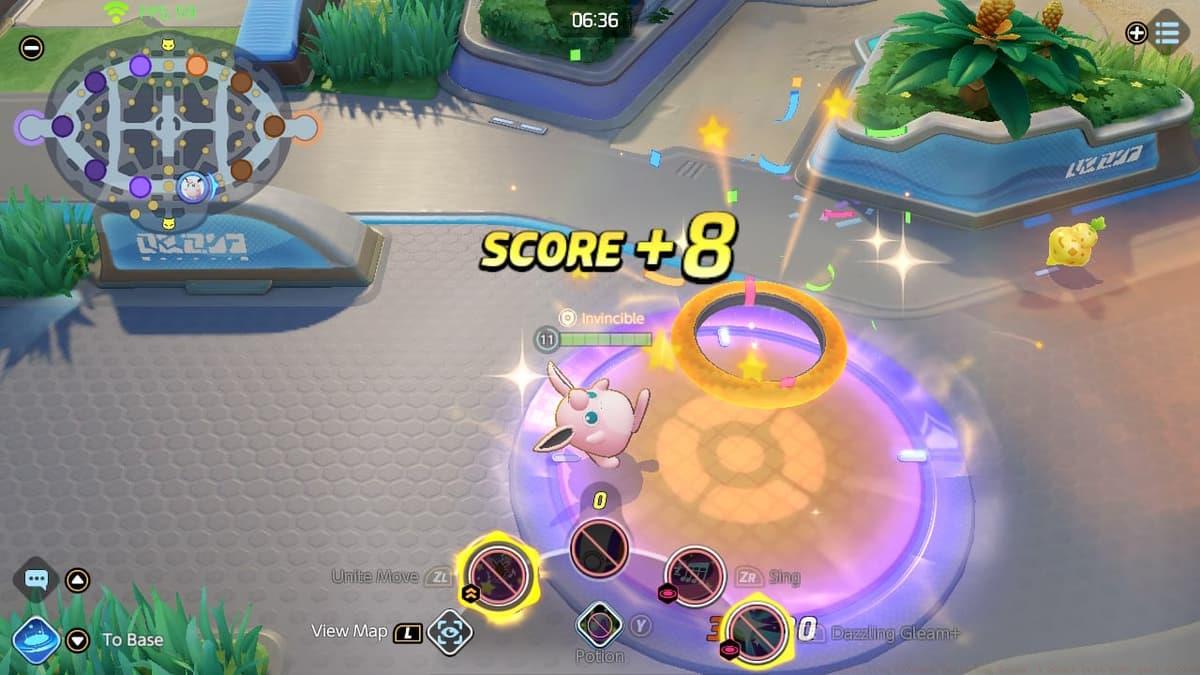Use the Potion battle item
The width and height of the screenshot is (1200, 675).
coord(600,626)
